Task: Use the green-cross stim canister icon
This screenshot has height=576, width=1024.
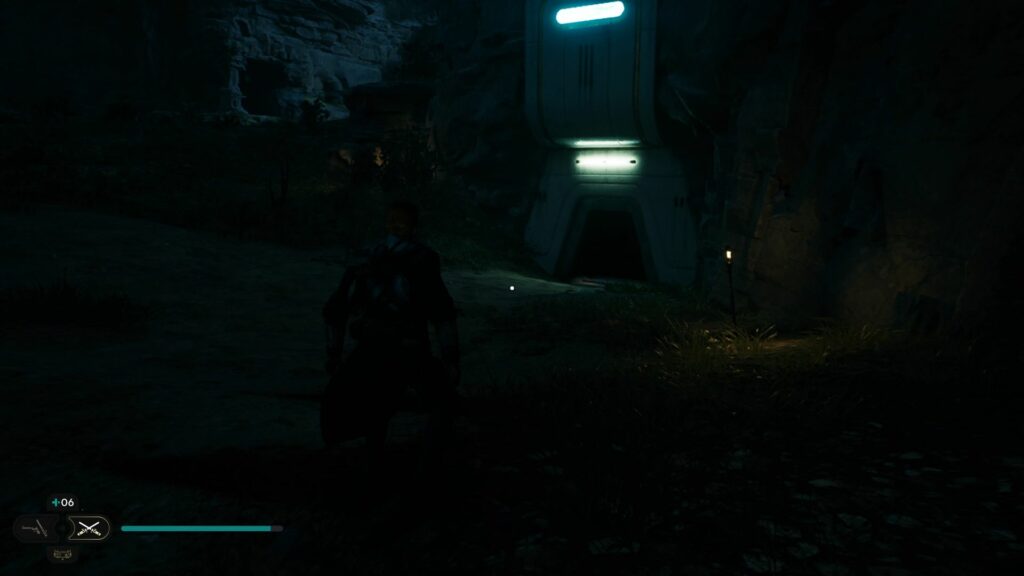Action: [x=55, y=502]
